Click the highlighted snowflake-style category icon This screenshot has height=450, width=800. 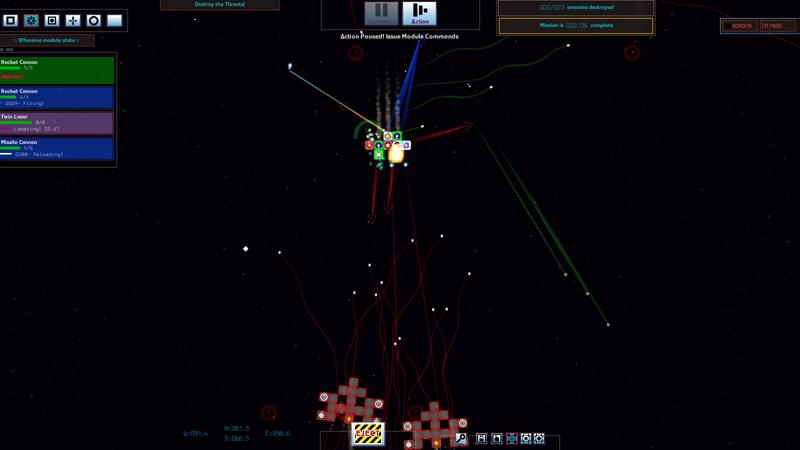[x=31, y=20]
